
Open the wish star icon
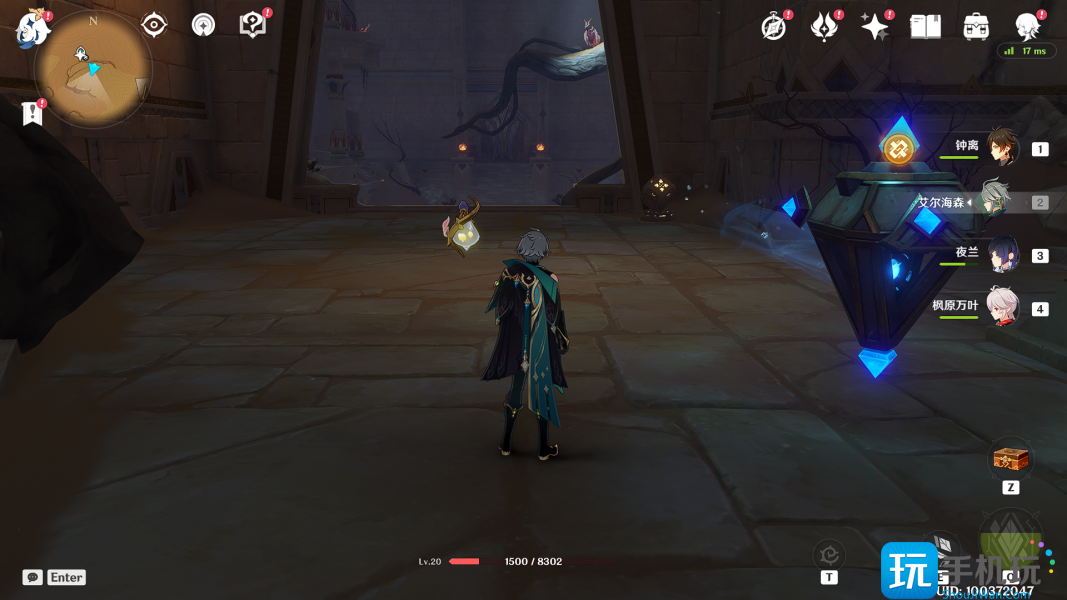(875, 27)
